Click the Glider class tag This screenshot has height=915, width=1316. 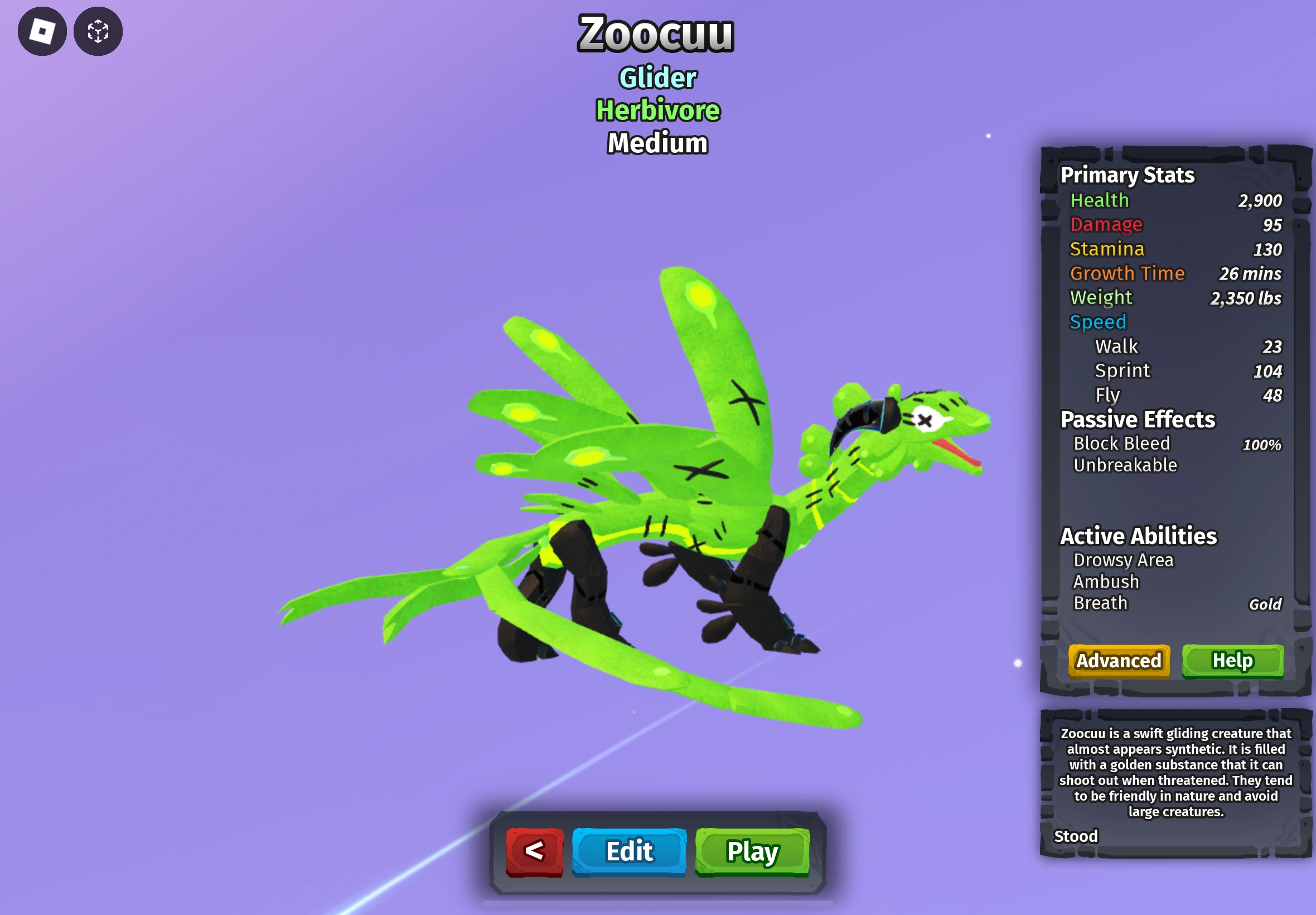click(x=656, y=78)
